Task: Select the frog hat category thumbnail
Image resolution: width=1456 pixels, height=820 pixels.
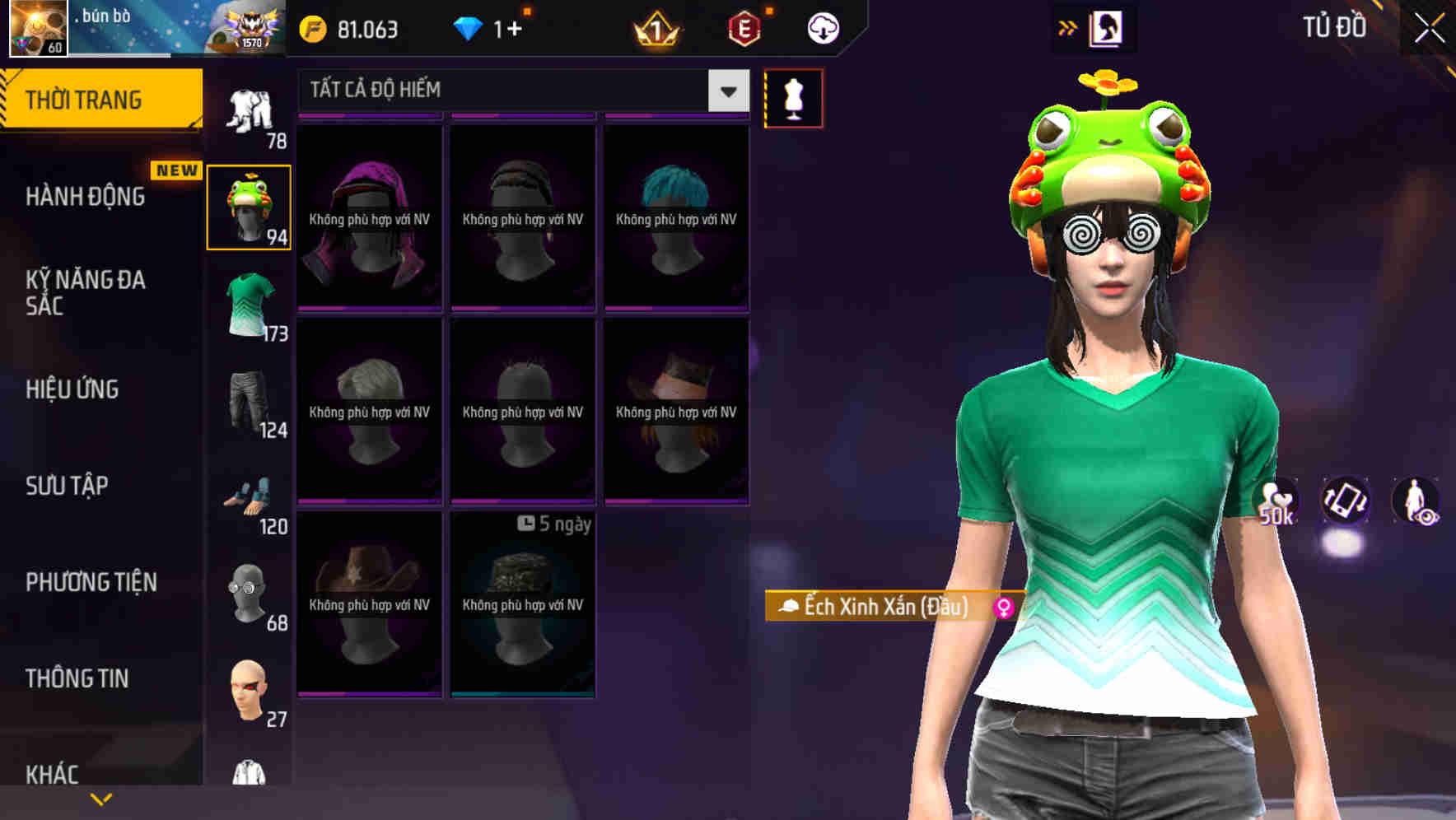Action: coord(249,206)
